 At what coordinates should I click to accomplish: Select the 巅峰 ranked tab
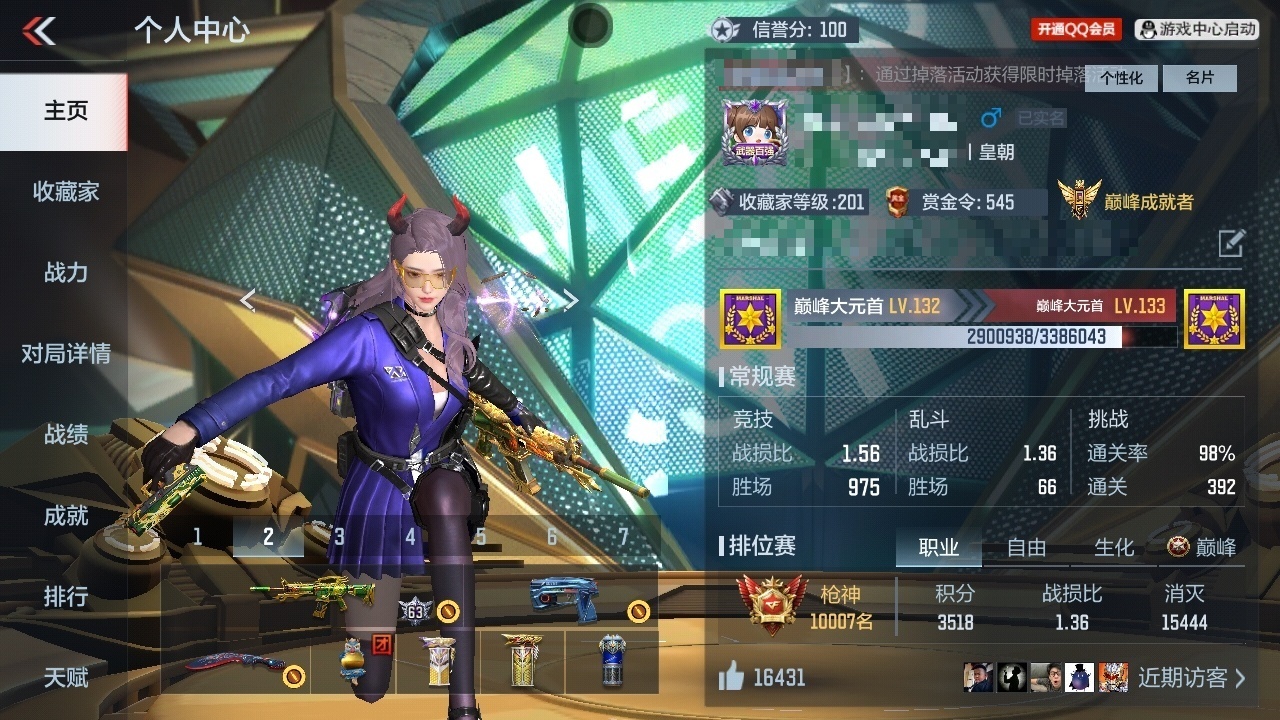click(x=1202, y=547)
